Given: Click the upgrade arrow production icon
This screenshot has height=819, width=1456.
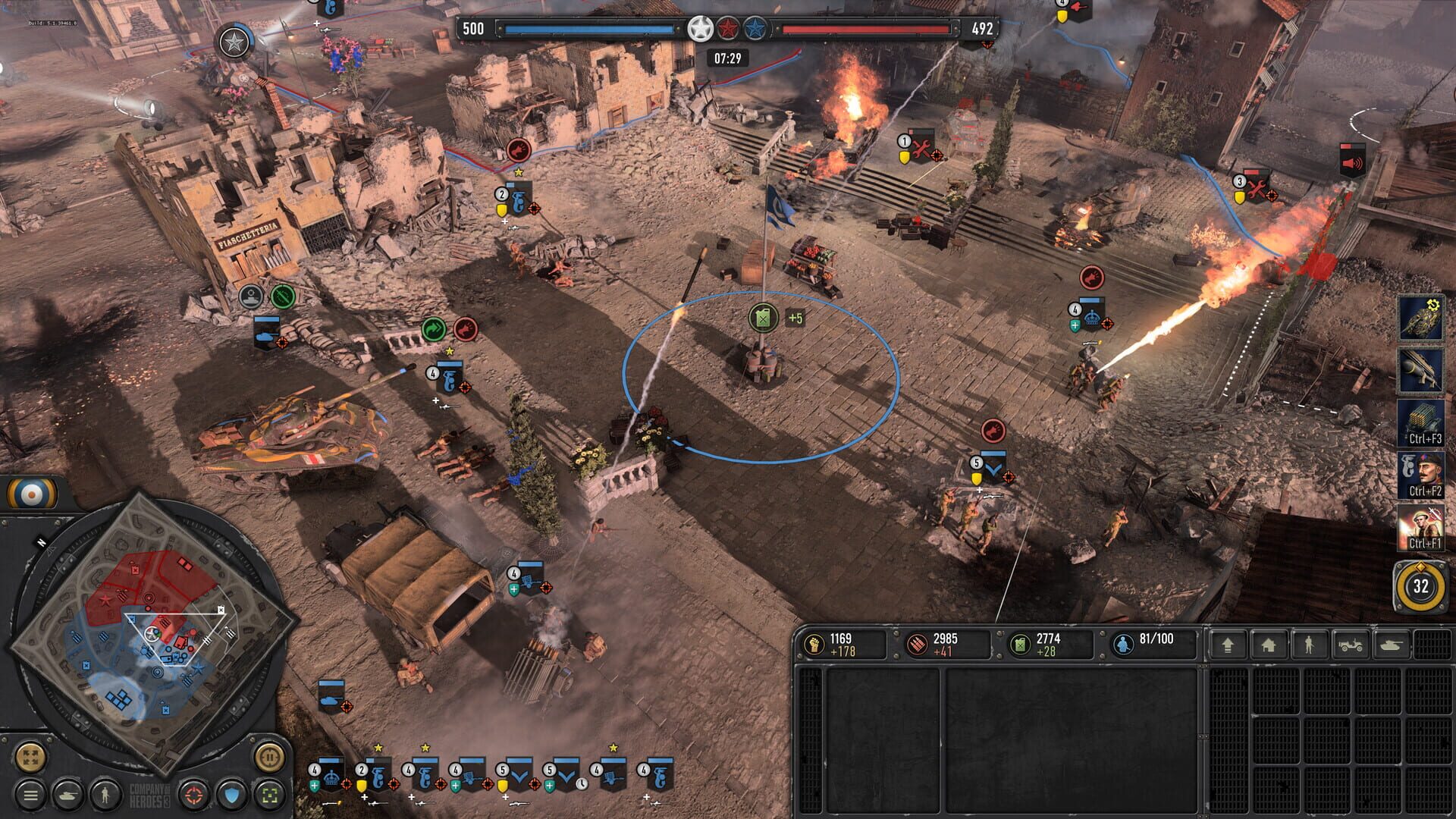Looking at the screenshot, I should (x=1228, y=645).
